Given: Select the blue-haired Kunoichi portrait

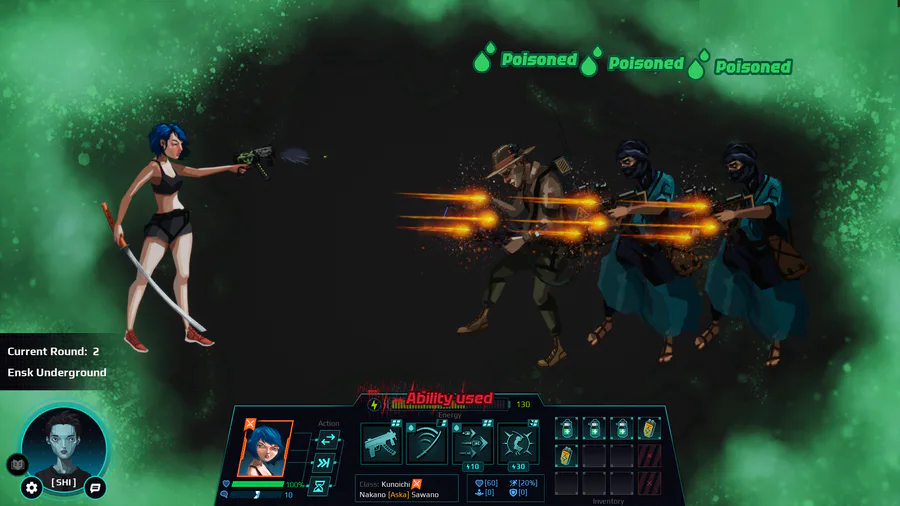Looking at the screenshot, I should coord(265,448).
